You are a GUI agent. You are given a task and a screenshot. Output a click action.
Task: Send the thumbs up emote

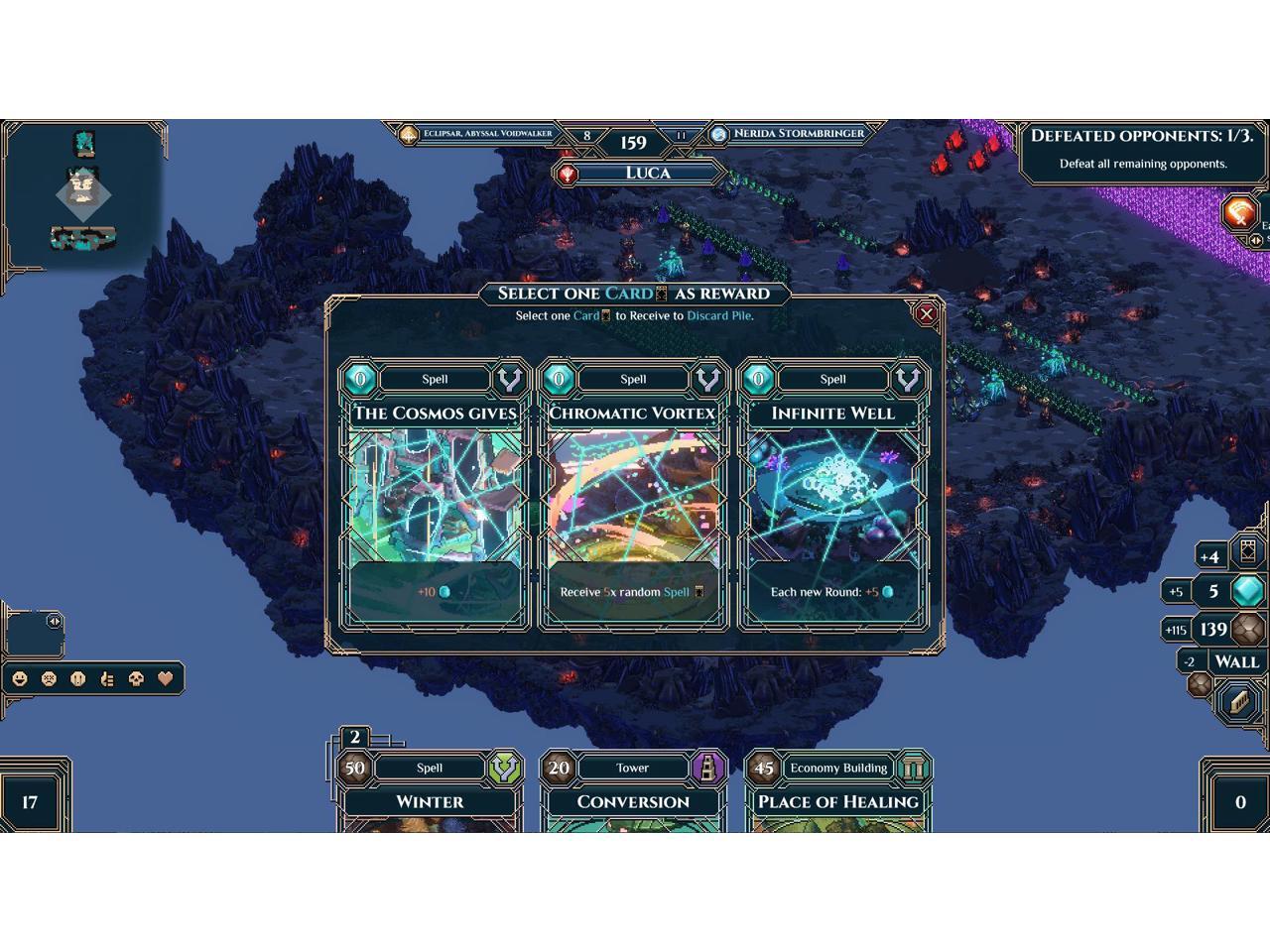(x=108, y=679)
